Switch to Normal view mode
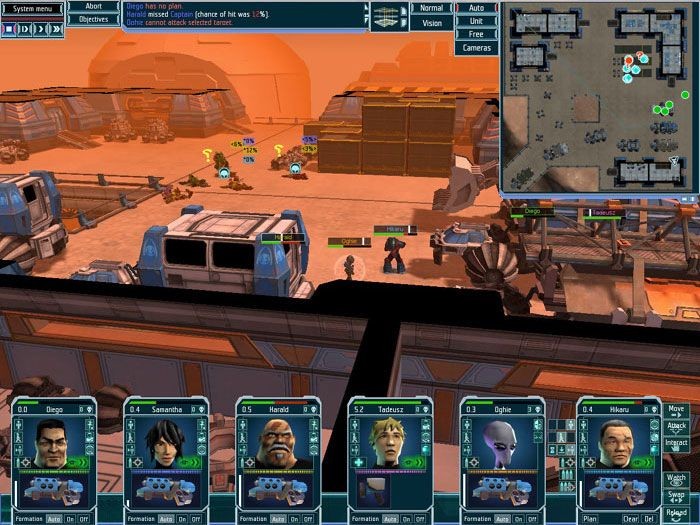700x525 pixels. 431,8
